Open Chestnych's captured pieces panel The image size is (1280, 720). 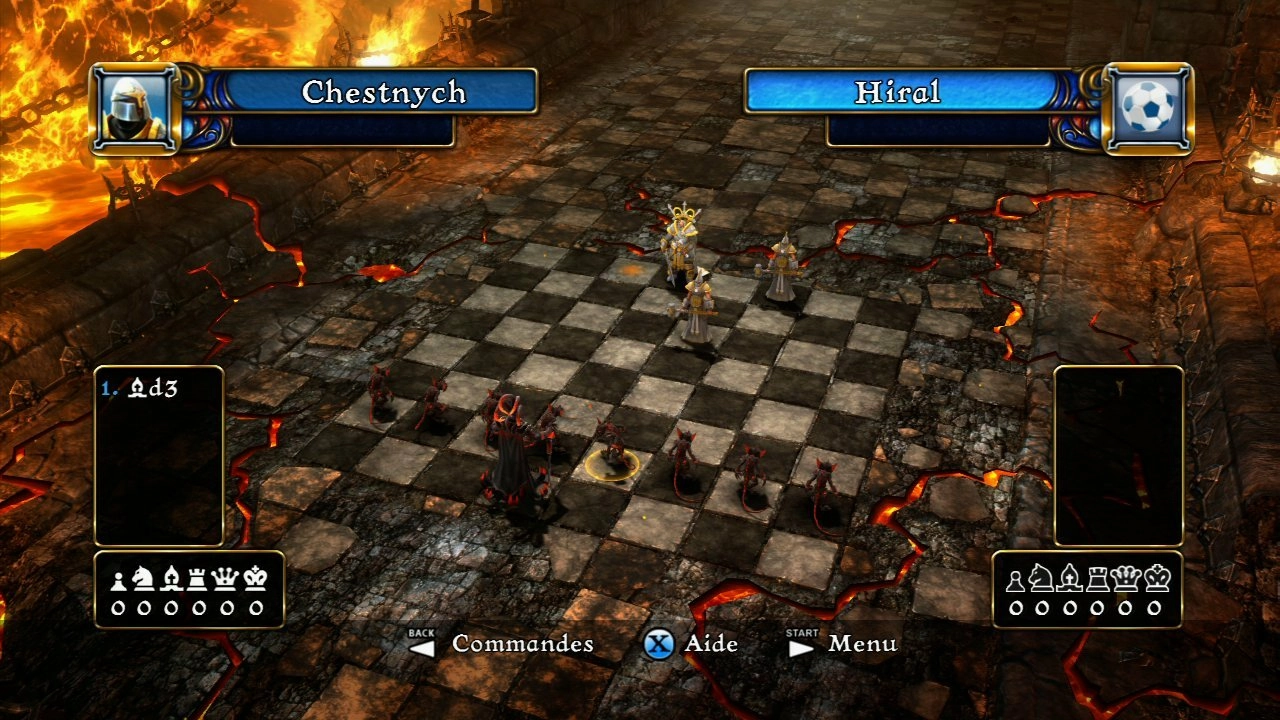point(188,590)
